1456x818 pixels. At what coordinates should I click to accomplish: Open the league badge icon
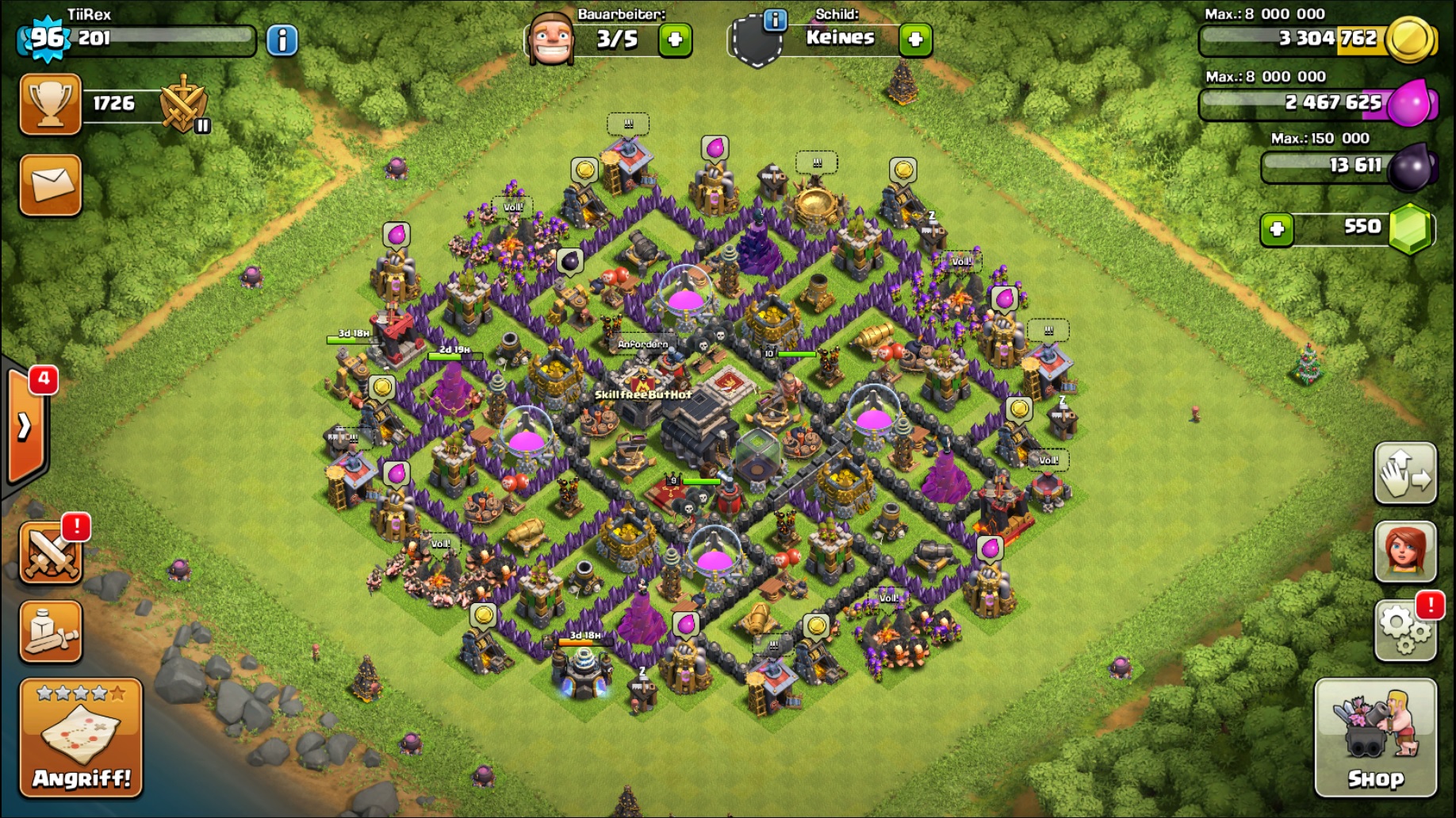point(183,105)
